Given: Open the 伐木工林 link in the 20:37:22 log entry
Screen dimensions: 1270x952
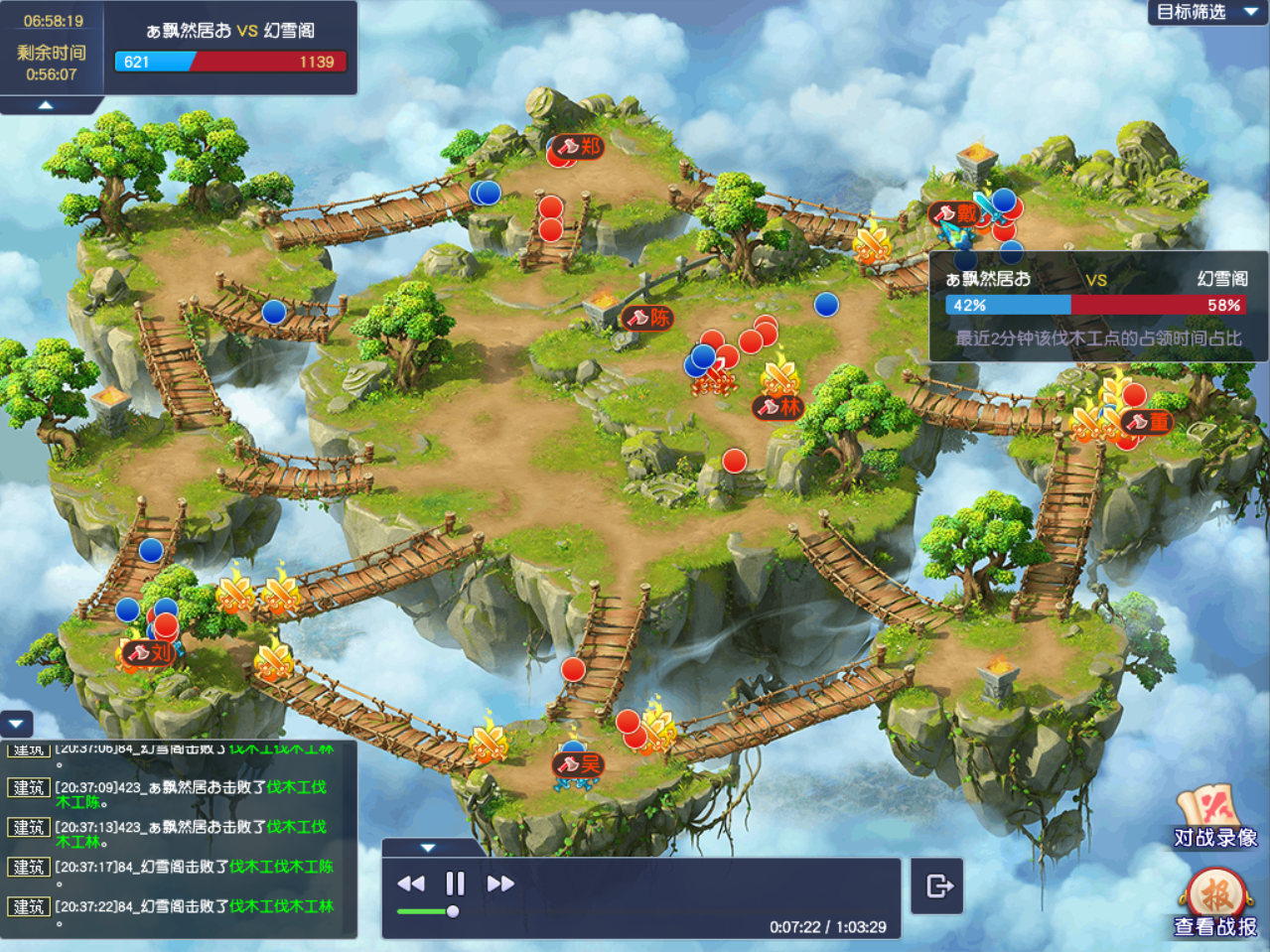Looking at the screenshot, I should point(304,906).
